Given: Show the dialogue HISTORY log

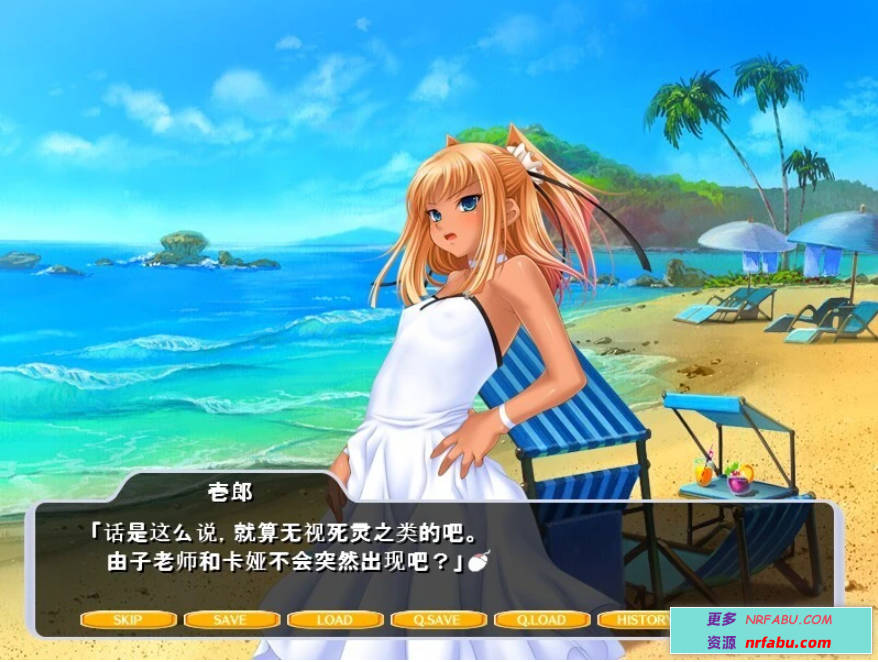Looking at the screenshot, I should pos(636,620).
